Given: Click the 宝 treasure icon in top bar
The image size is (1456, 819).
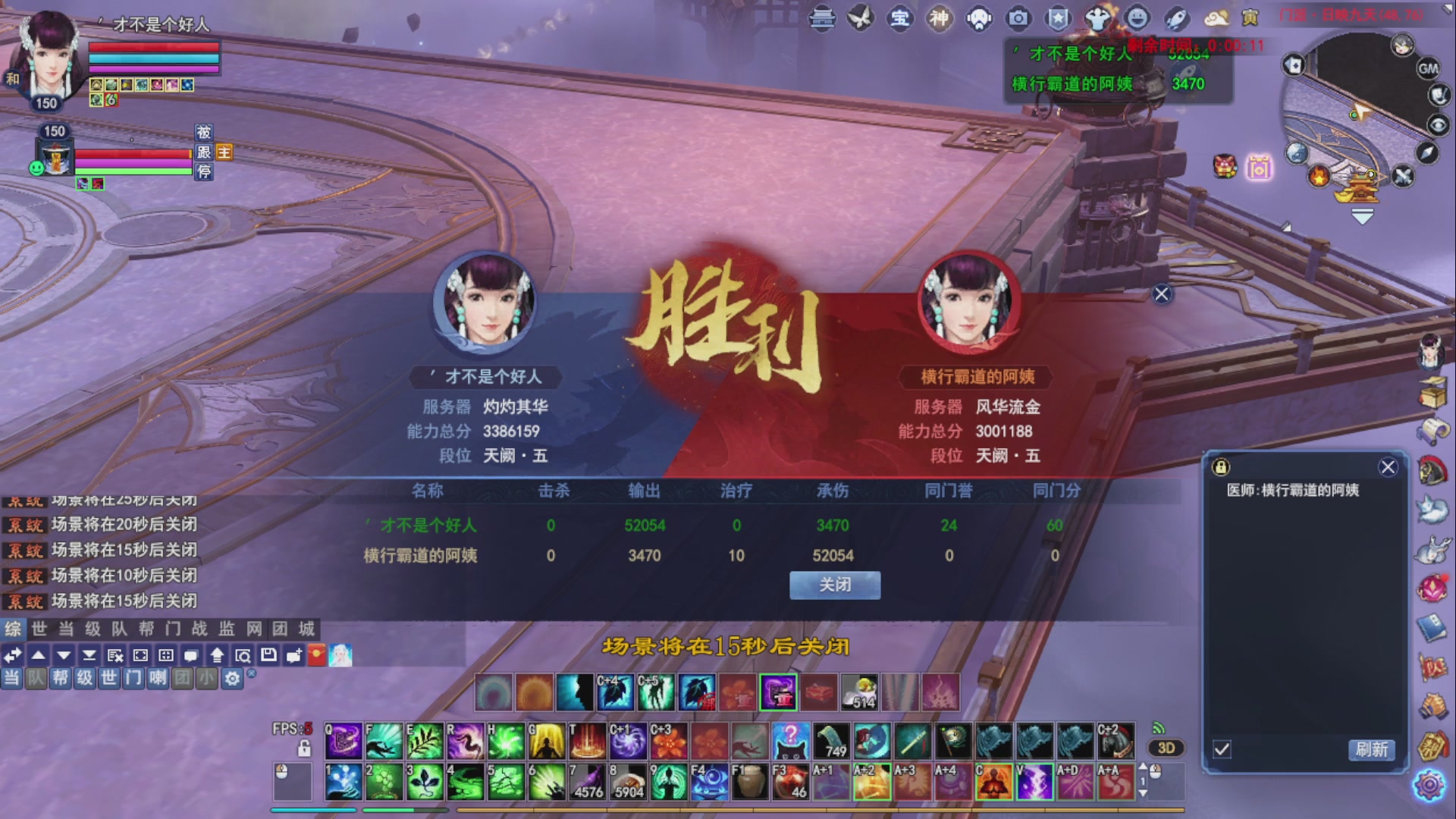Looking at the screenshot, I should (902, 19).
